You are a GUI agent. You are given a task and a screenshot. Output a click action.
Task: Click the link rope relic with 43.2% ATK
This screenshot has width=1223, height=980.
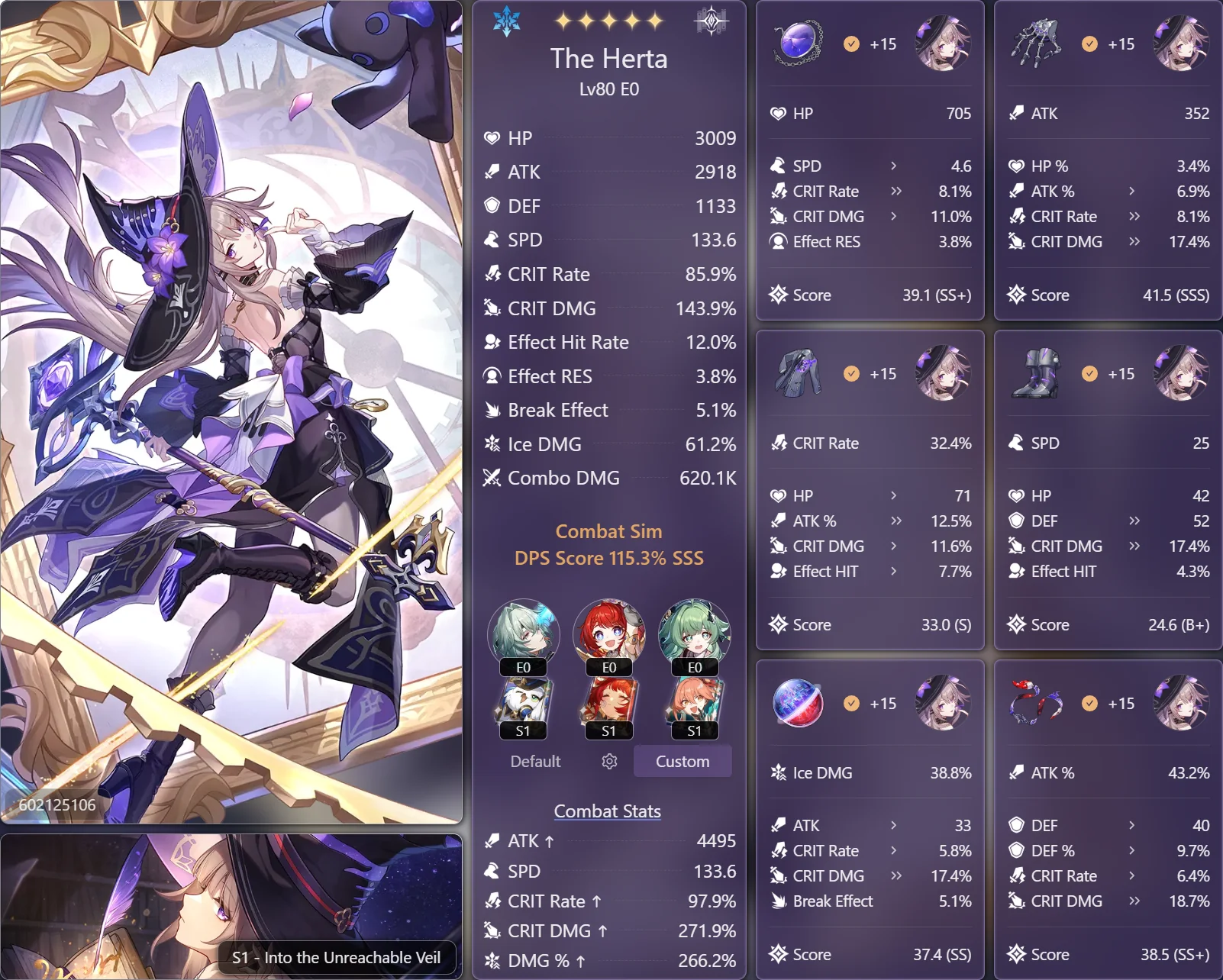[1035, 704]
